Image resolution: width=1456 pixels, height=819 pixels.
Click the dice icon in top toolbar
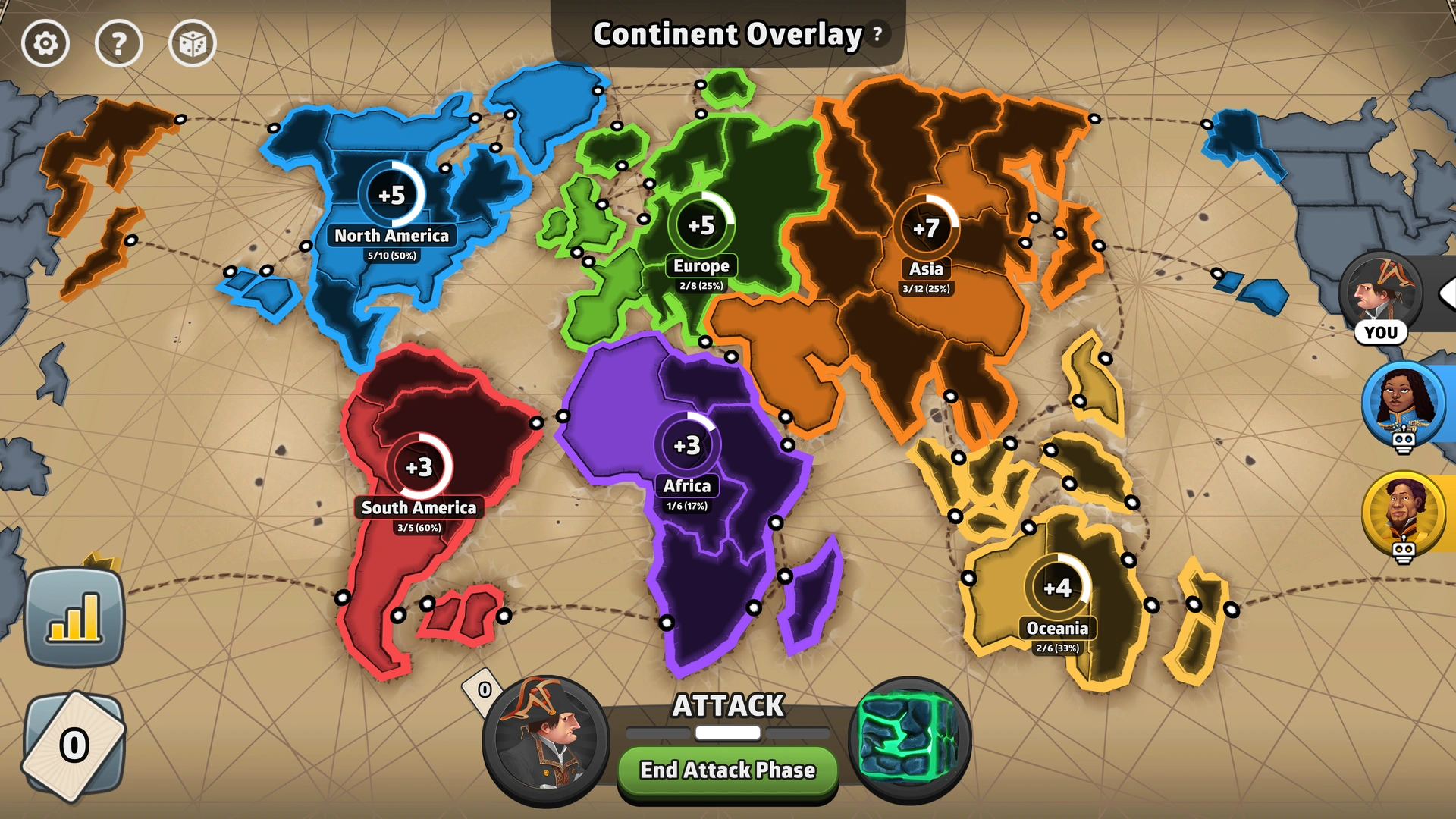tap(192, 43)
